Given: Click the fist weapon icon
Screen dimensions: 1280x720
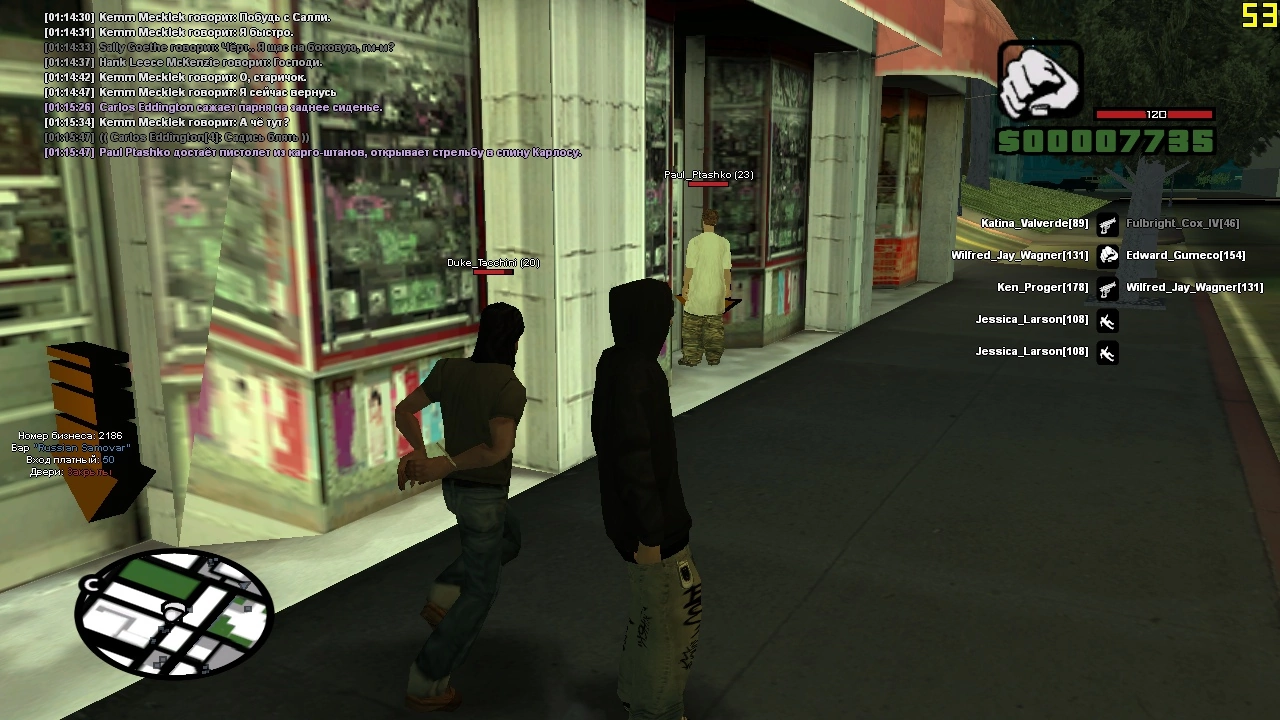Looking at the screenshot, I should 1040,80.
